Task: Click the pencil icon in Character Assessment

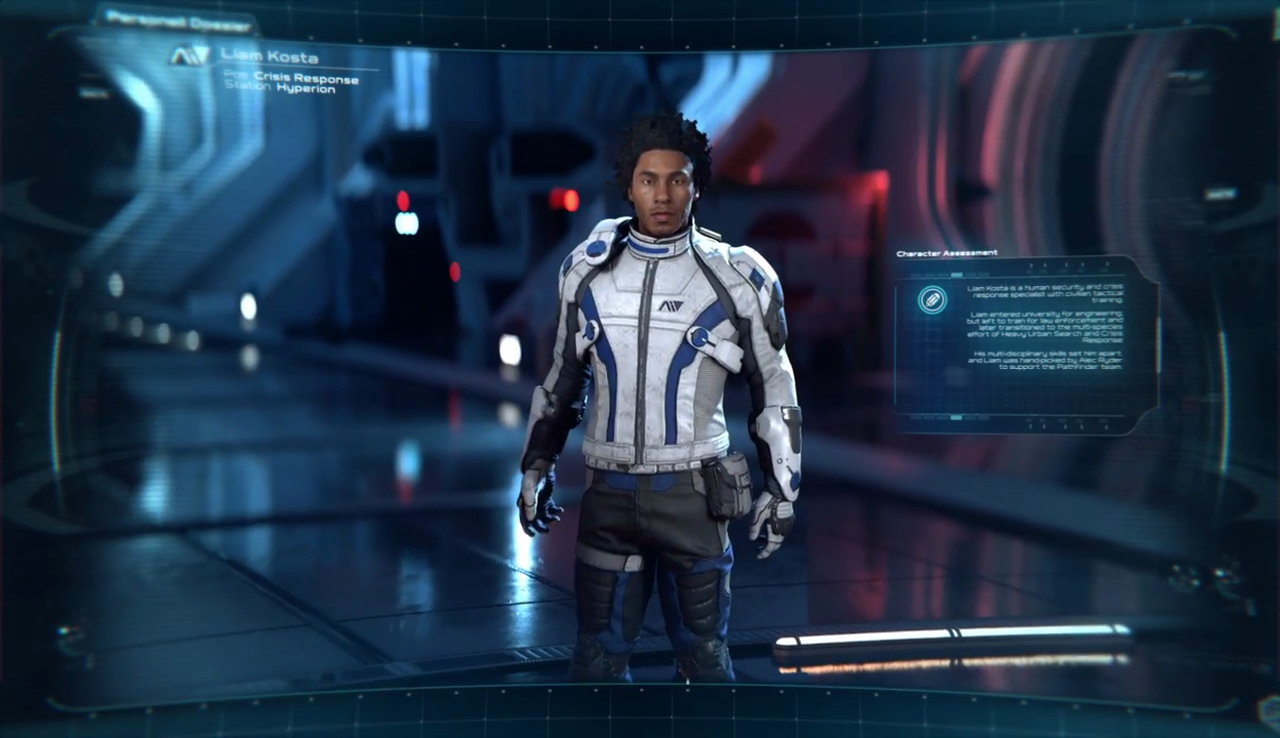Action: pyautogui.click(x=933, y=300)
